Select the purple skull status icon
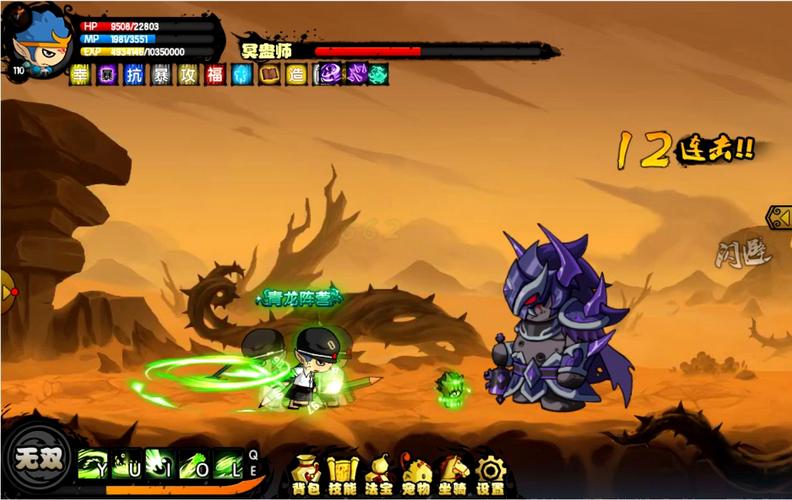Viewport: 792px width, 500px height. pos(328,75)
